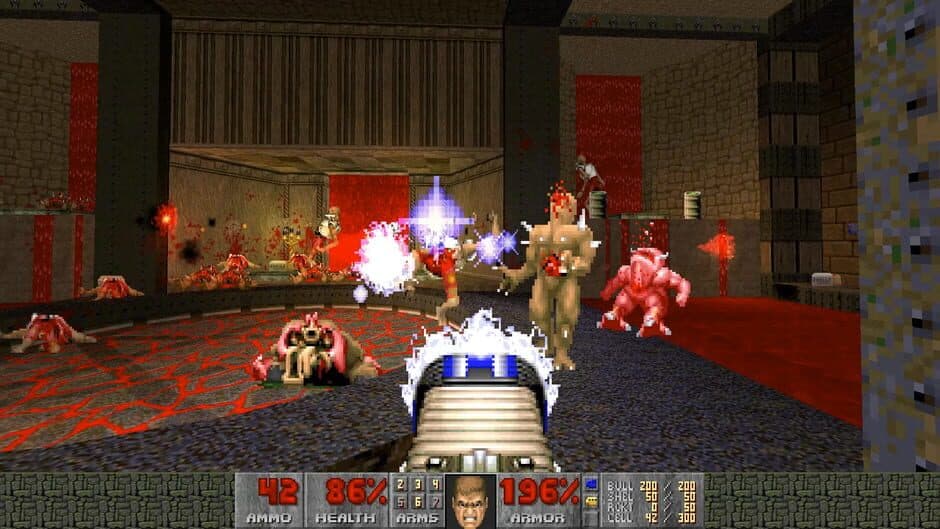Click the Doomguy face portrait
Viewport: 940px width, 529px height.
coord(468,501)
